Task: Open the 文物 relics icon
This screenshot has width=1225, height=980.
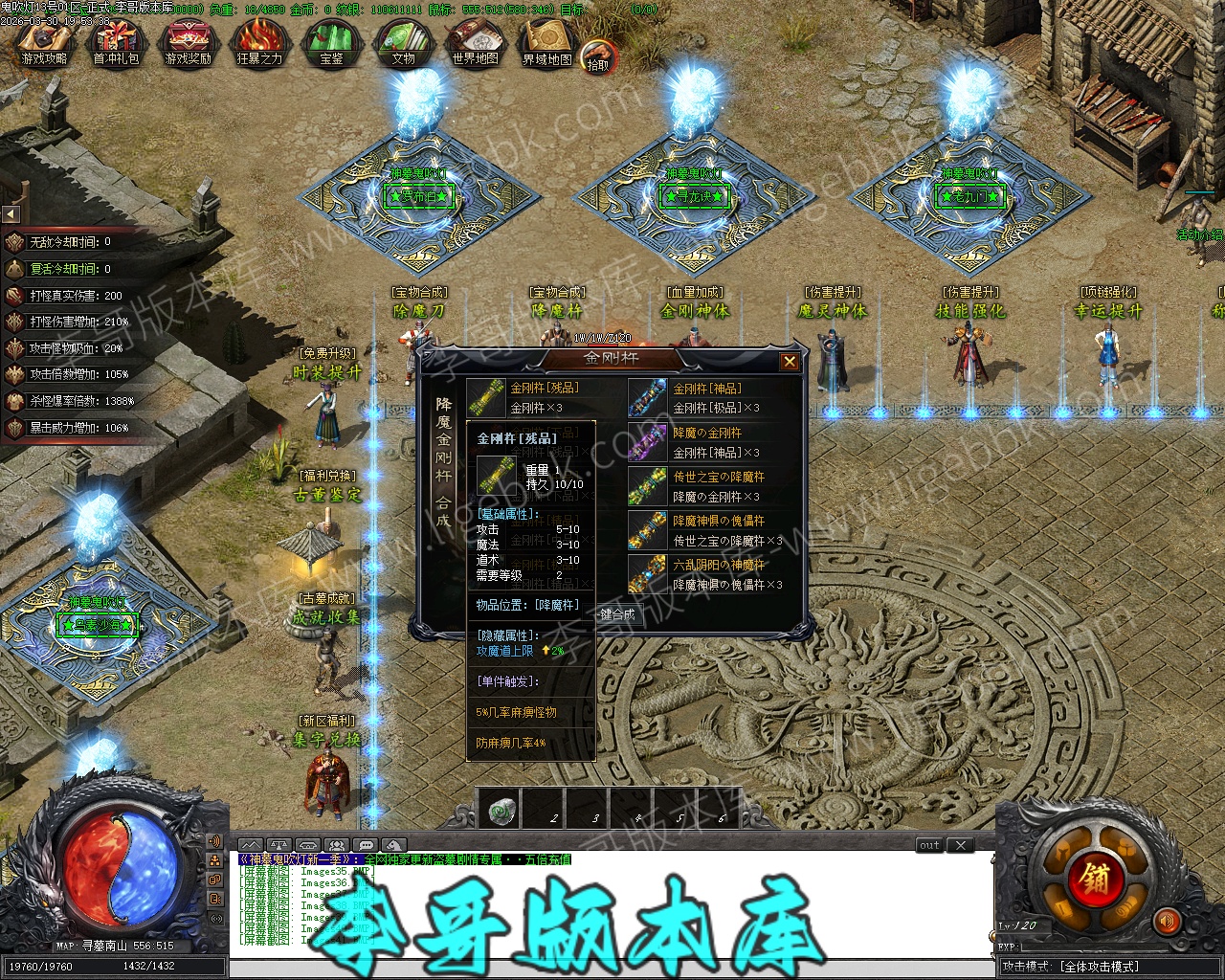Action: (403, 44)
